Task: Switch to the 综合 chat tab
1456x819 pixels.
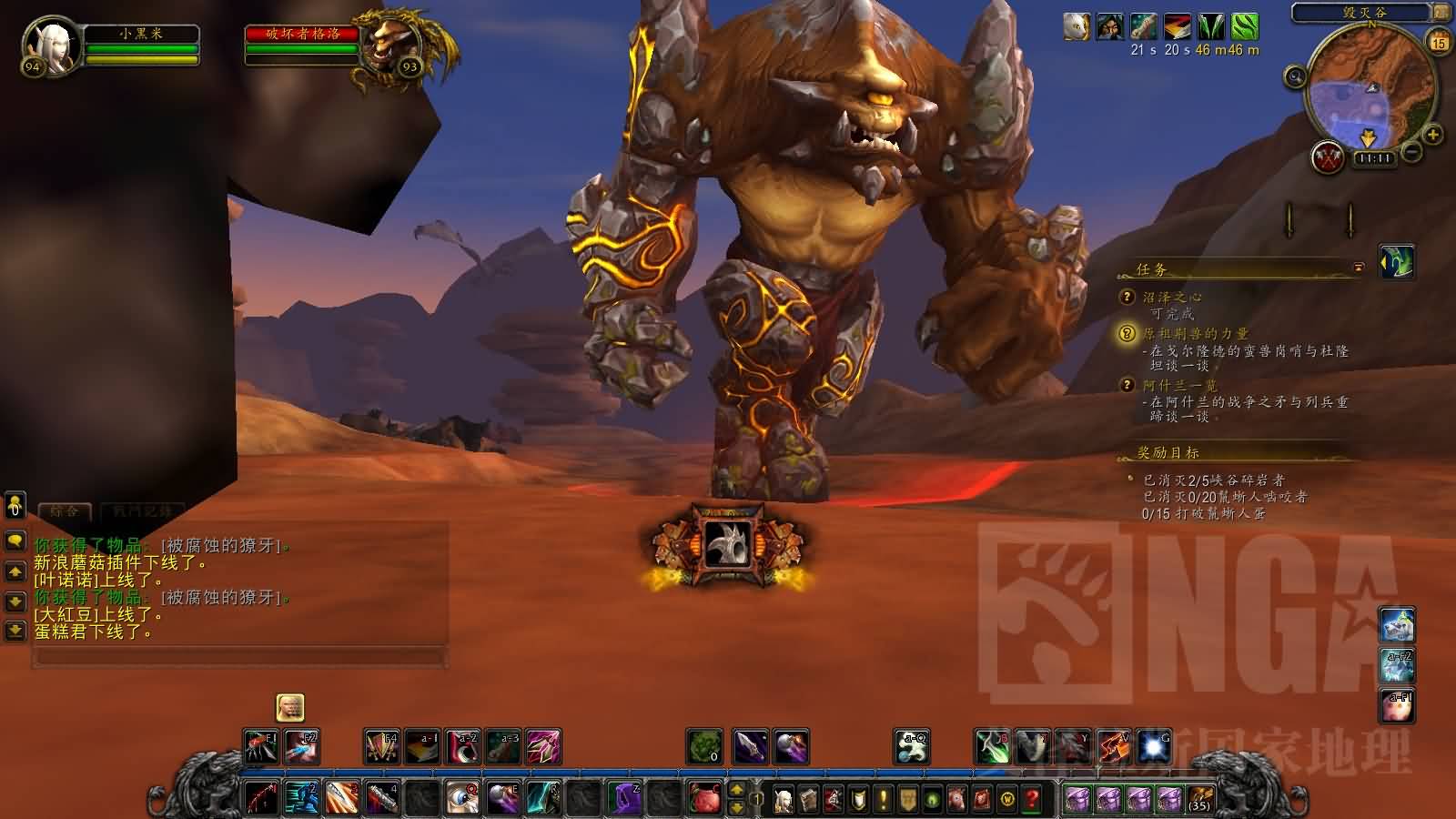Action: [x=64, y=511]
